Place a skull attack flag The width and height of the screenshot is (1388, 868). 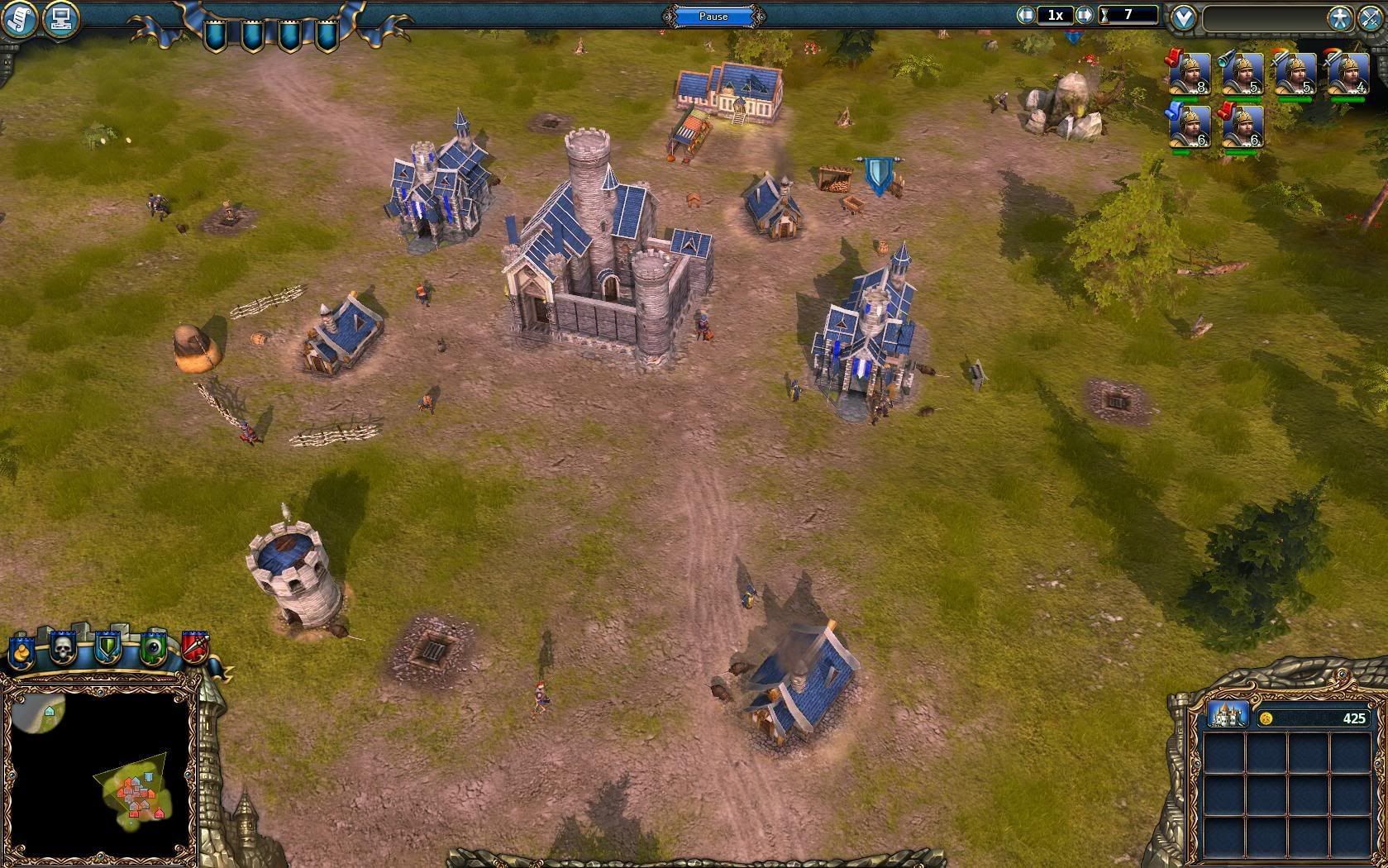[x=64, y=648]
